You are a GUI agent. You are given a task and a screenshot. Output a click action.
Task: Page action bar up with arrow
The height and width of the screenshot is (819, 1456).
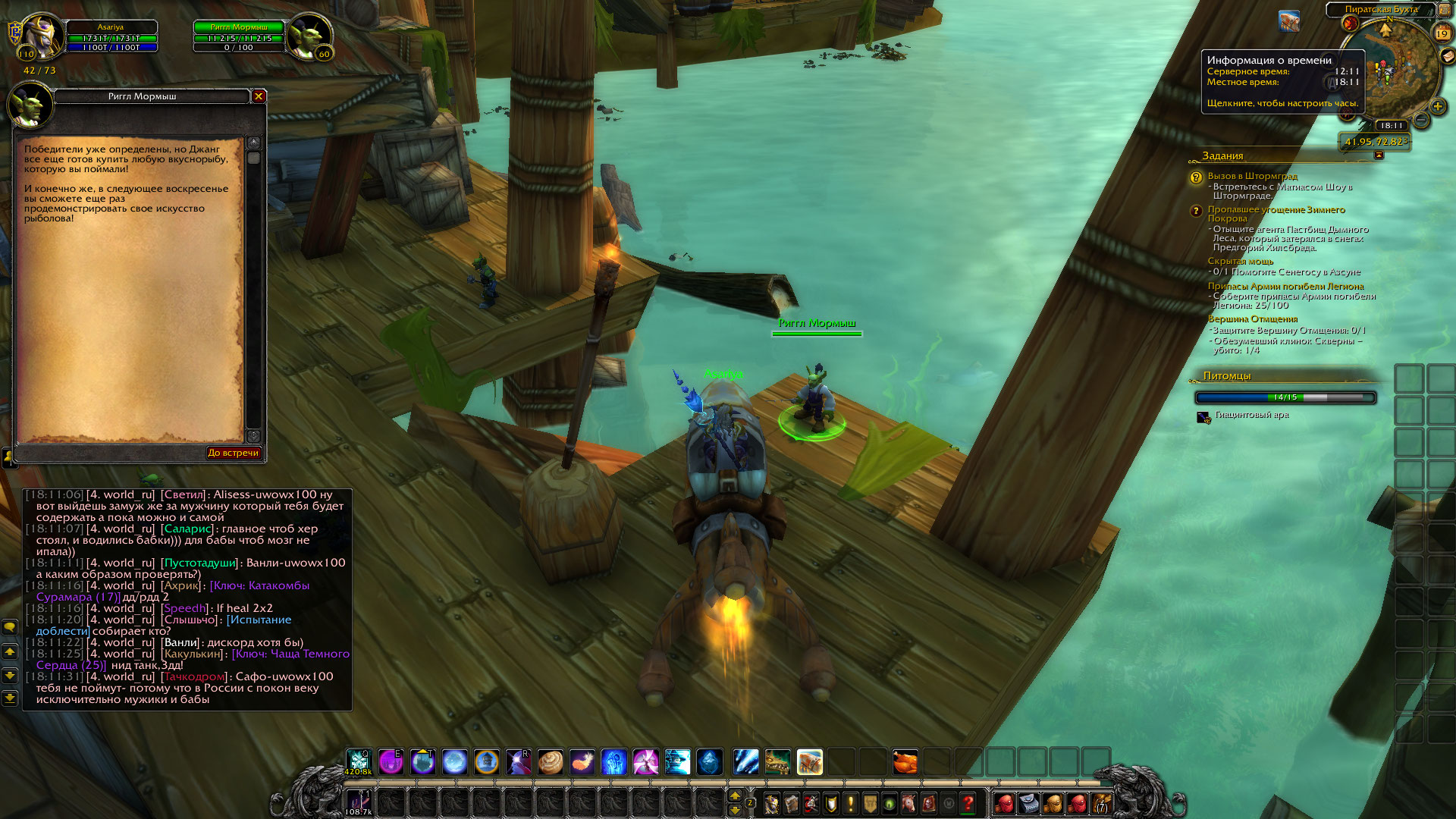click(734, 795)
